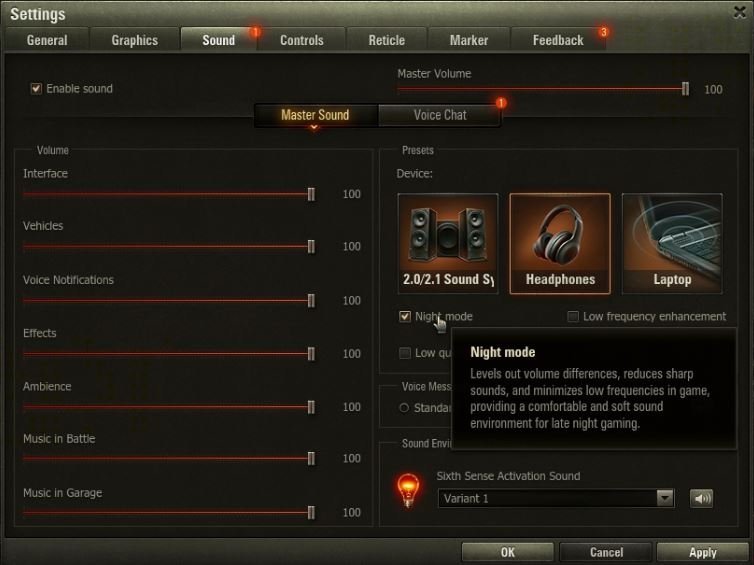This screenshot has height=565, width=754.
Task: Toggle the Enable sound checkbox
Action: click(37, 89)
